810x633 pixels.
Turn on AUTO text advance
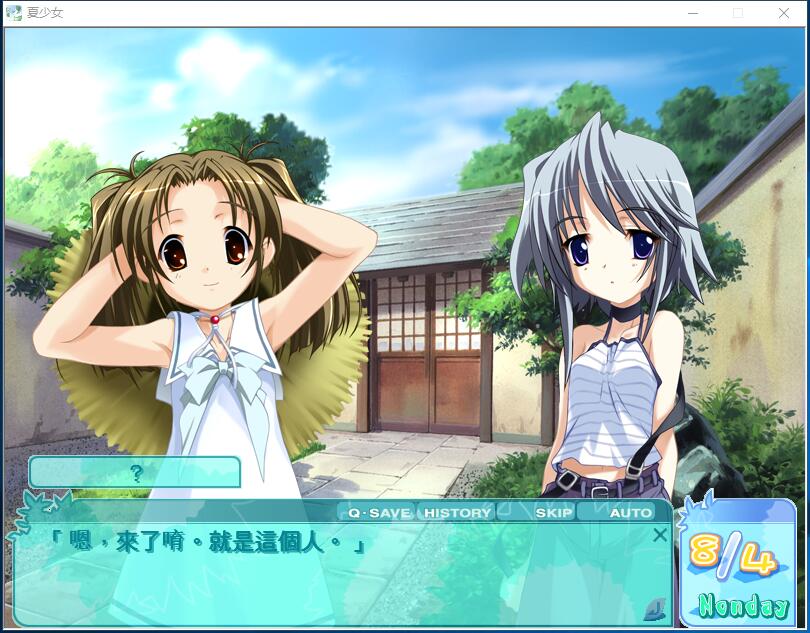[x=630, y=513]
